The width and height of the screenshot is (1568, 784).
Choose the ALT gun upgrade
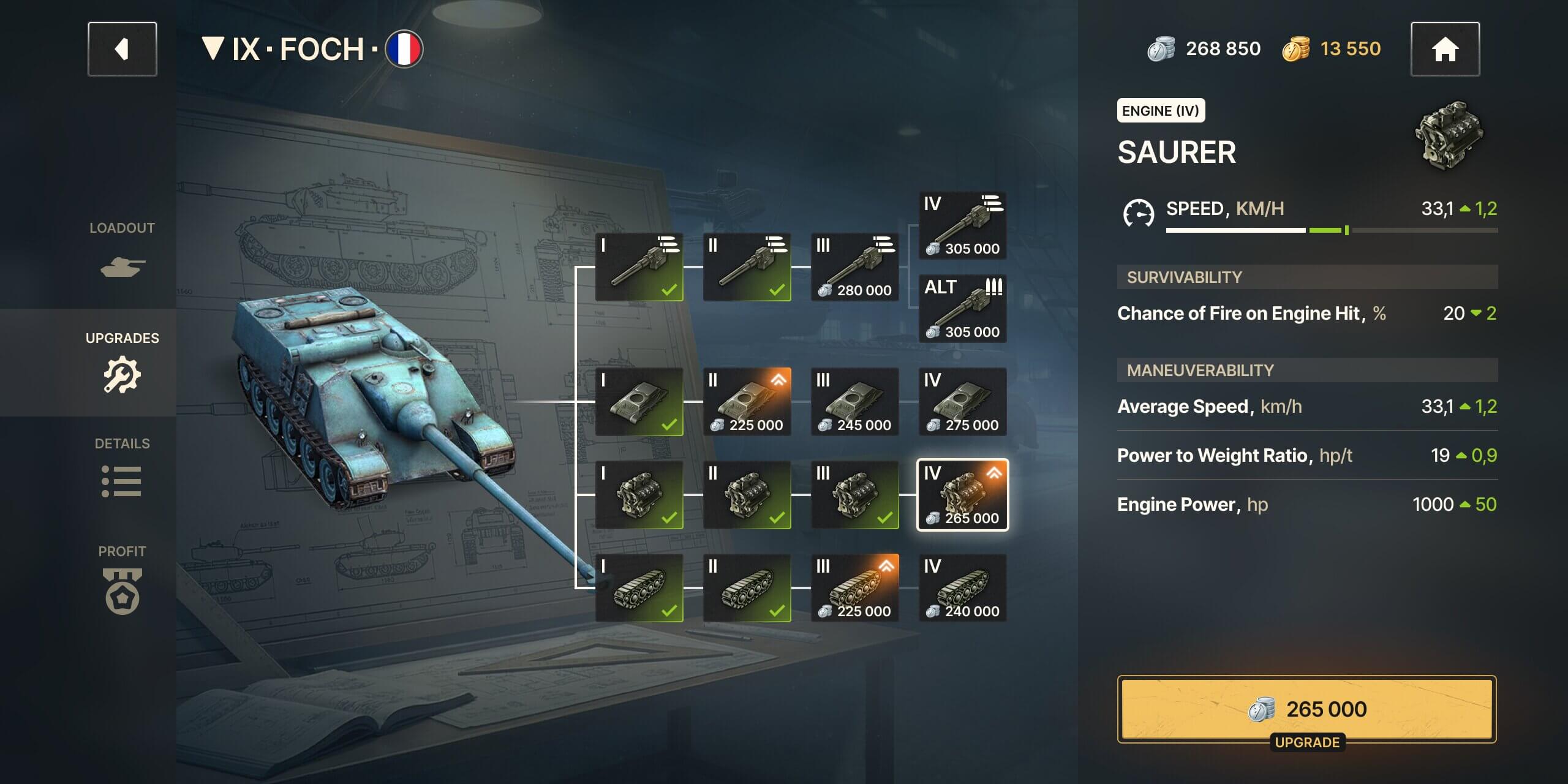point(962,309)
